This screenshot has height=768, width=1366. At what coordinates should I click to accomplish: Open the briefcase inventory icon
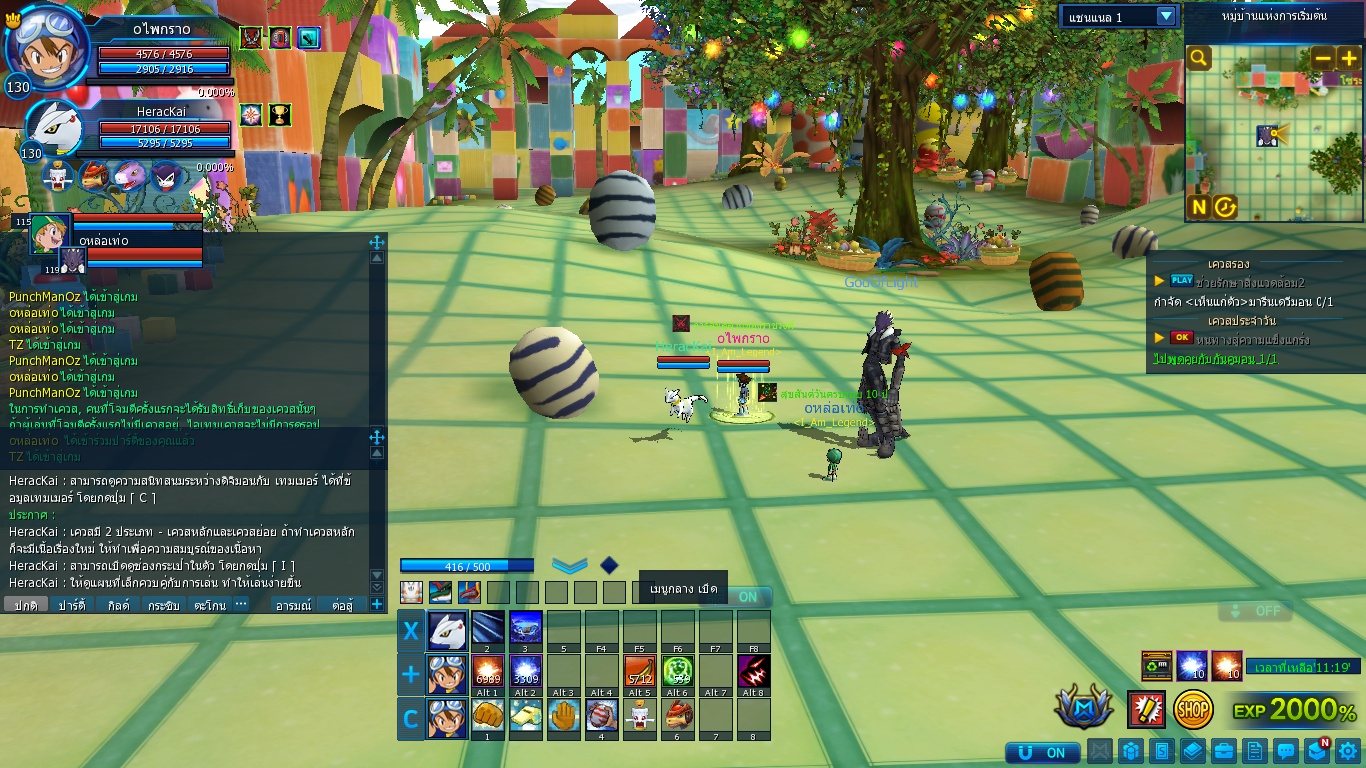point(1223,751)
